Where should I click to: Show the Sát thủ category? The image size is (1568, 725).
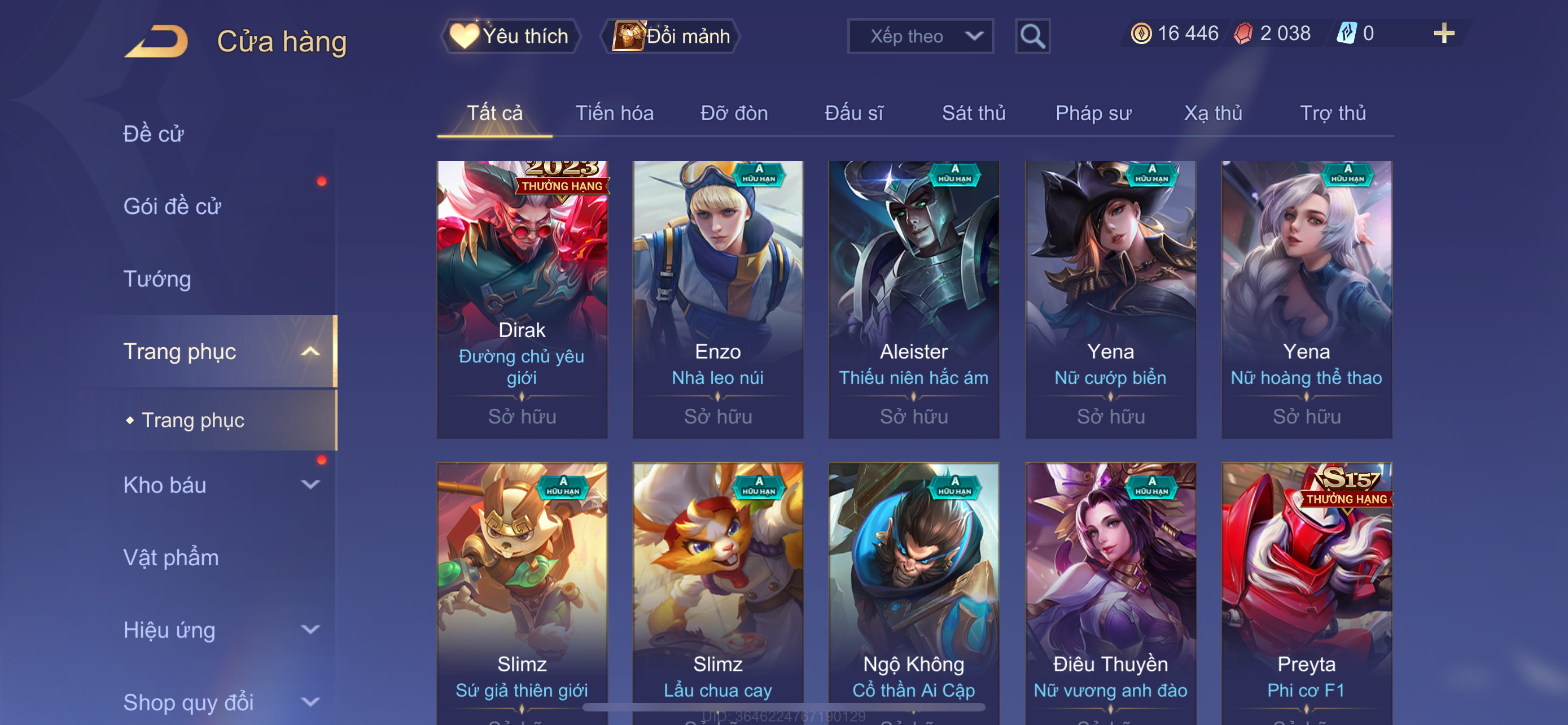[x=973, y=113]
